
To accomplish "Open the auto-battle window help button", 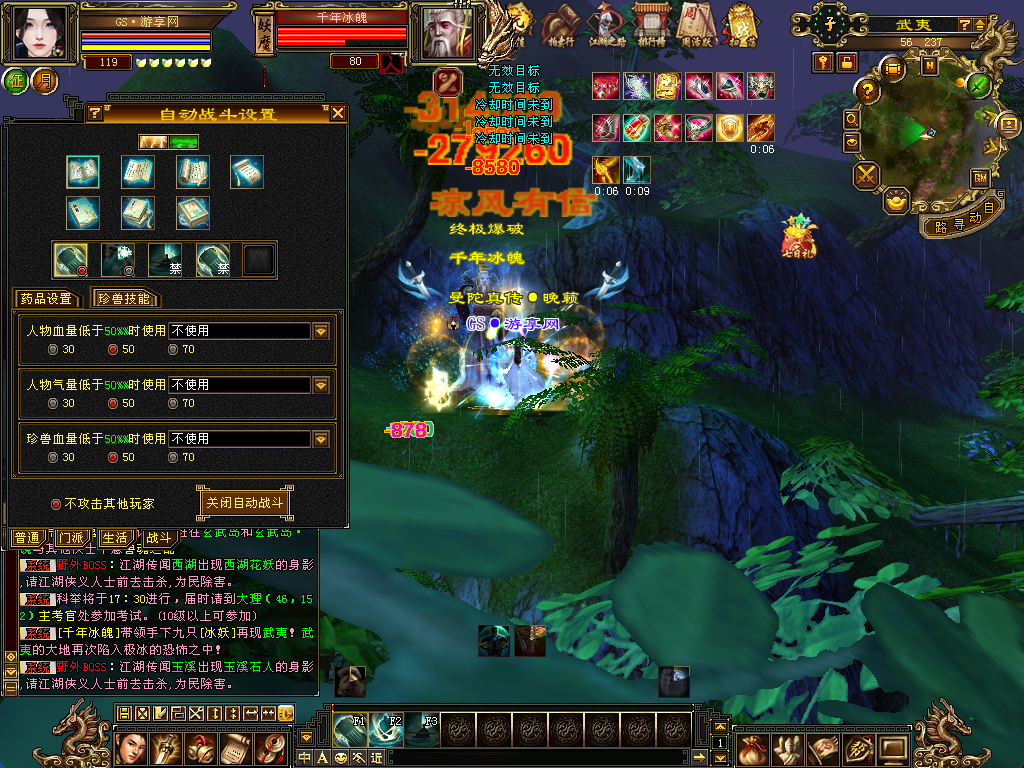I will point(95,113).
